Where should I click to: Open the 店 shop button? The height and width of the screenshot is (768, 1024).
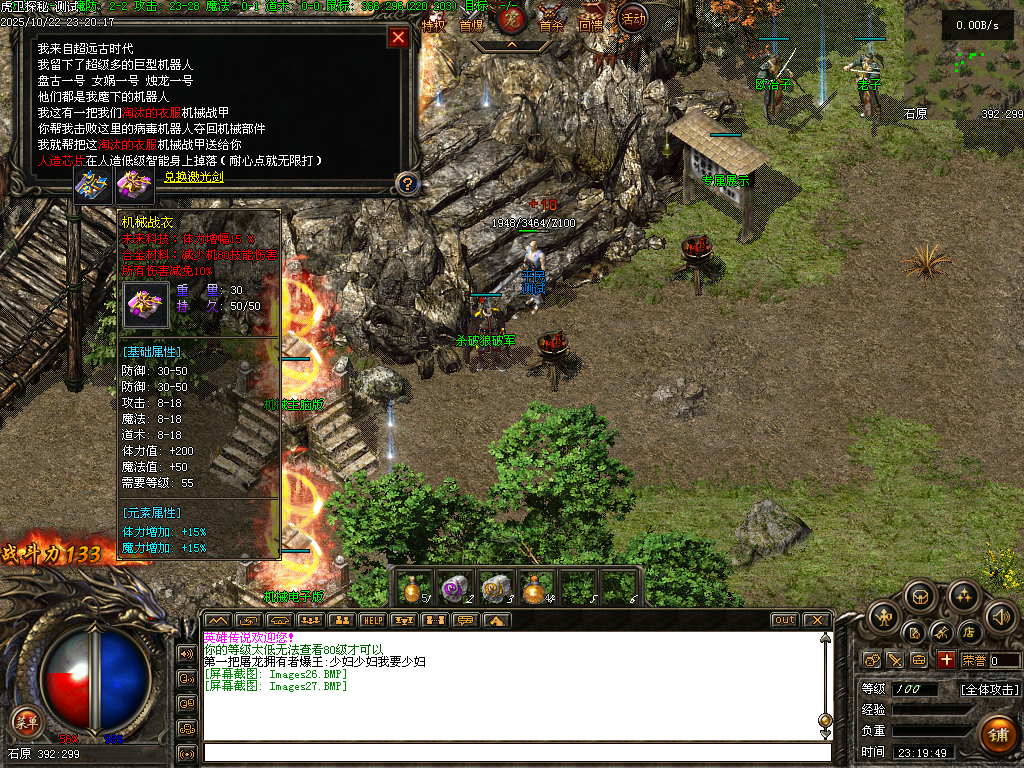point(968,632)
